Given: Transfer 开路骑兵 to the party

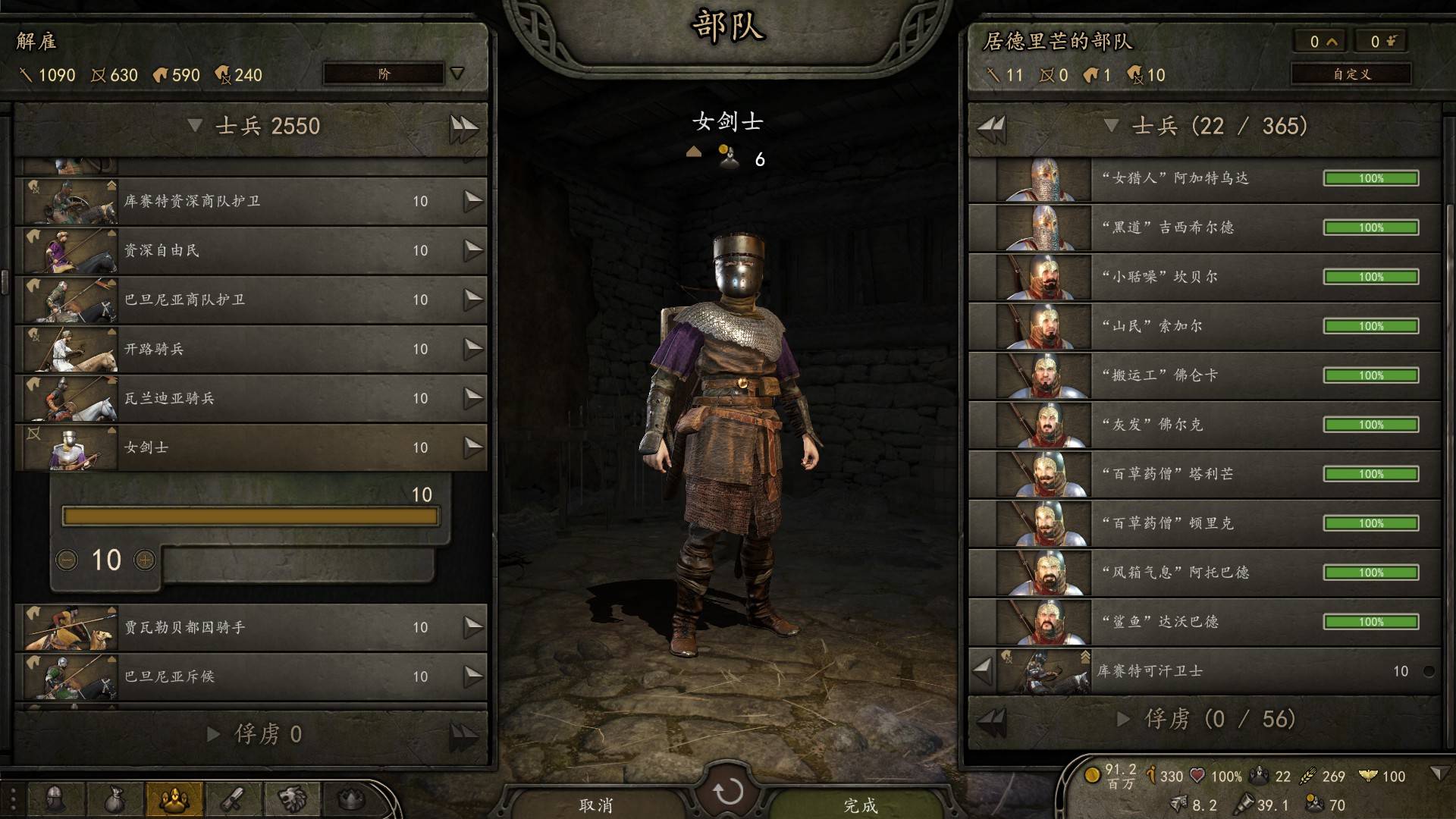Looking at the screenshot, I should [473, 349].
